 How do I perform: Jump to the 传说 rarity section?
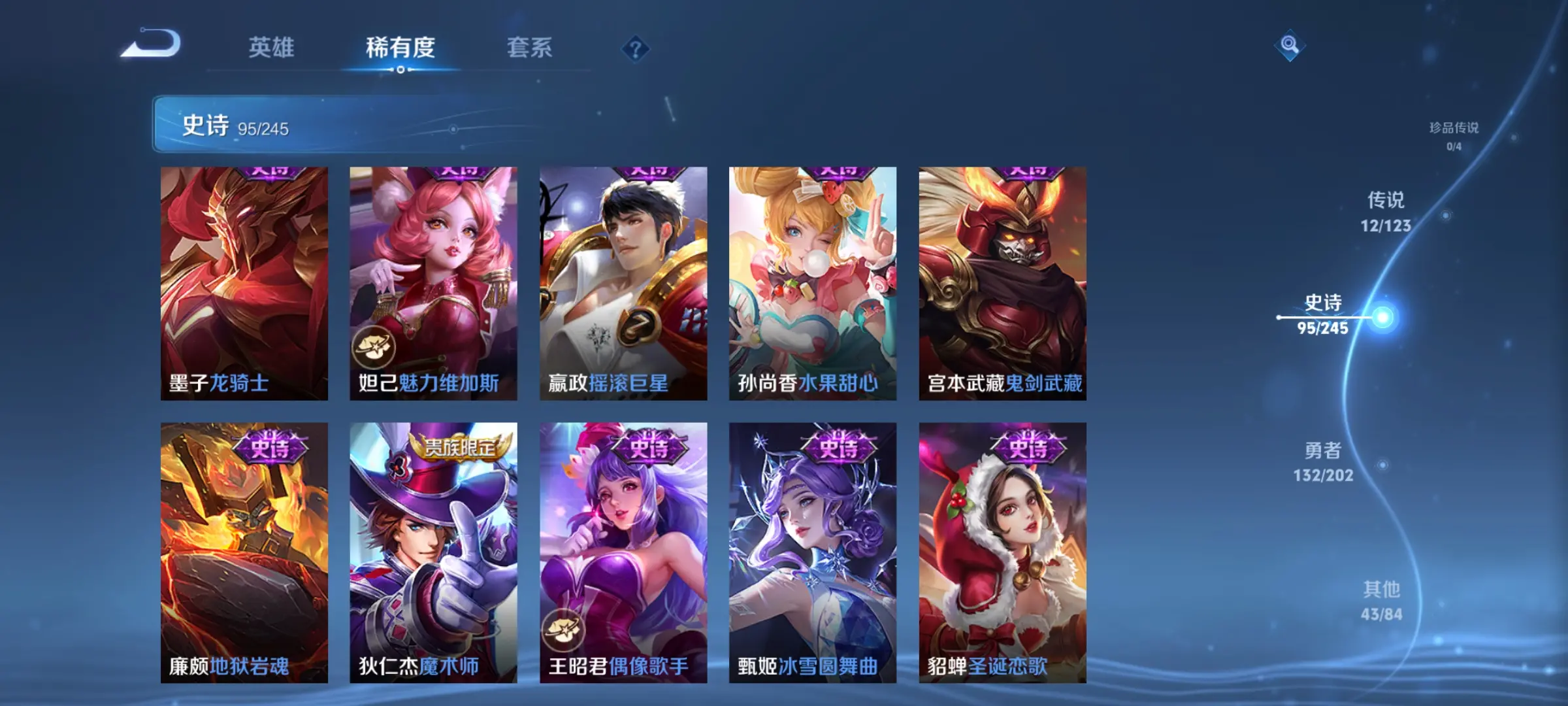[1386, 212]
